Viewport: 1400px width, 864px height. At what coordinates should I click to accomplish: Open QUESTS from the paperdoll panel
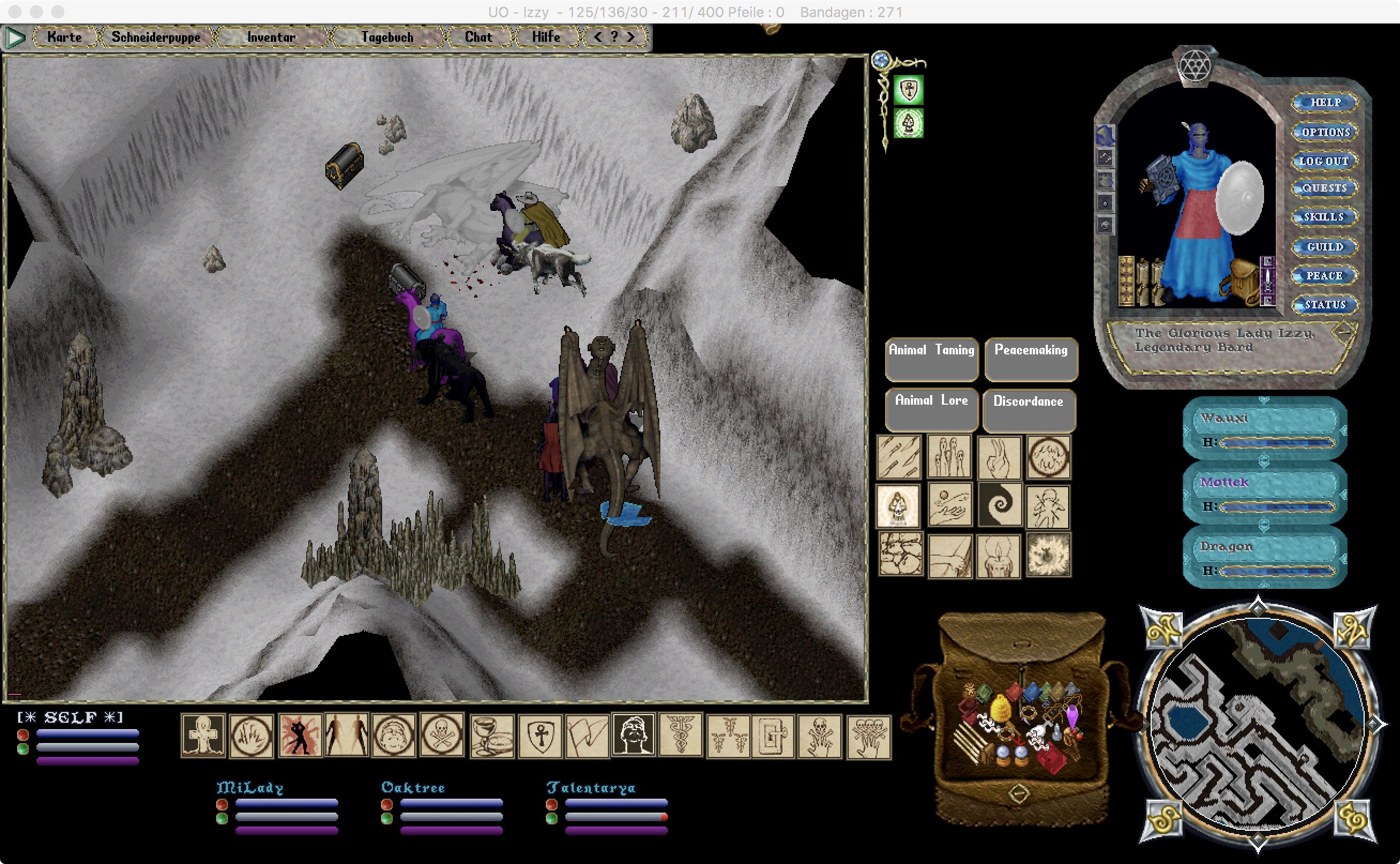tap(1324, 188)
